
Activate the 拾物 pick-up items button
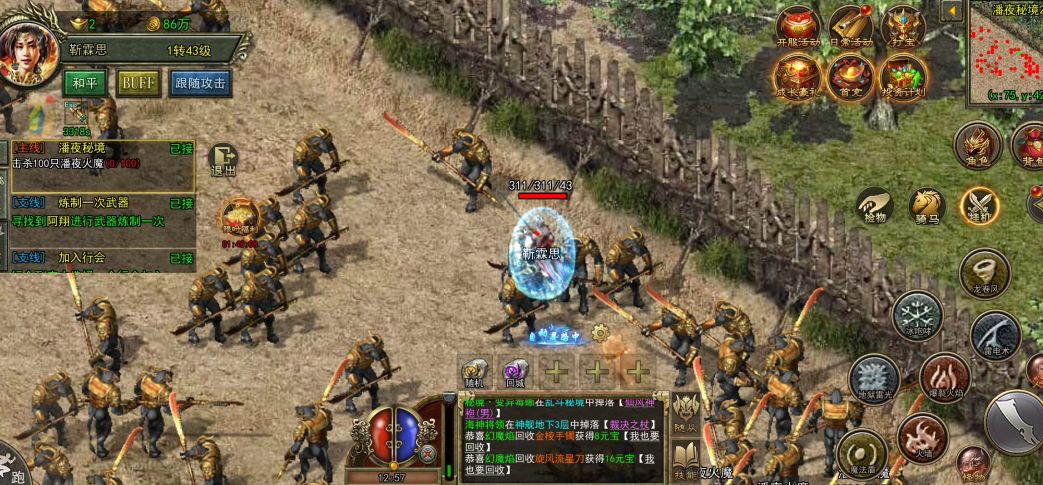click(x=874, y=206)
